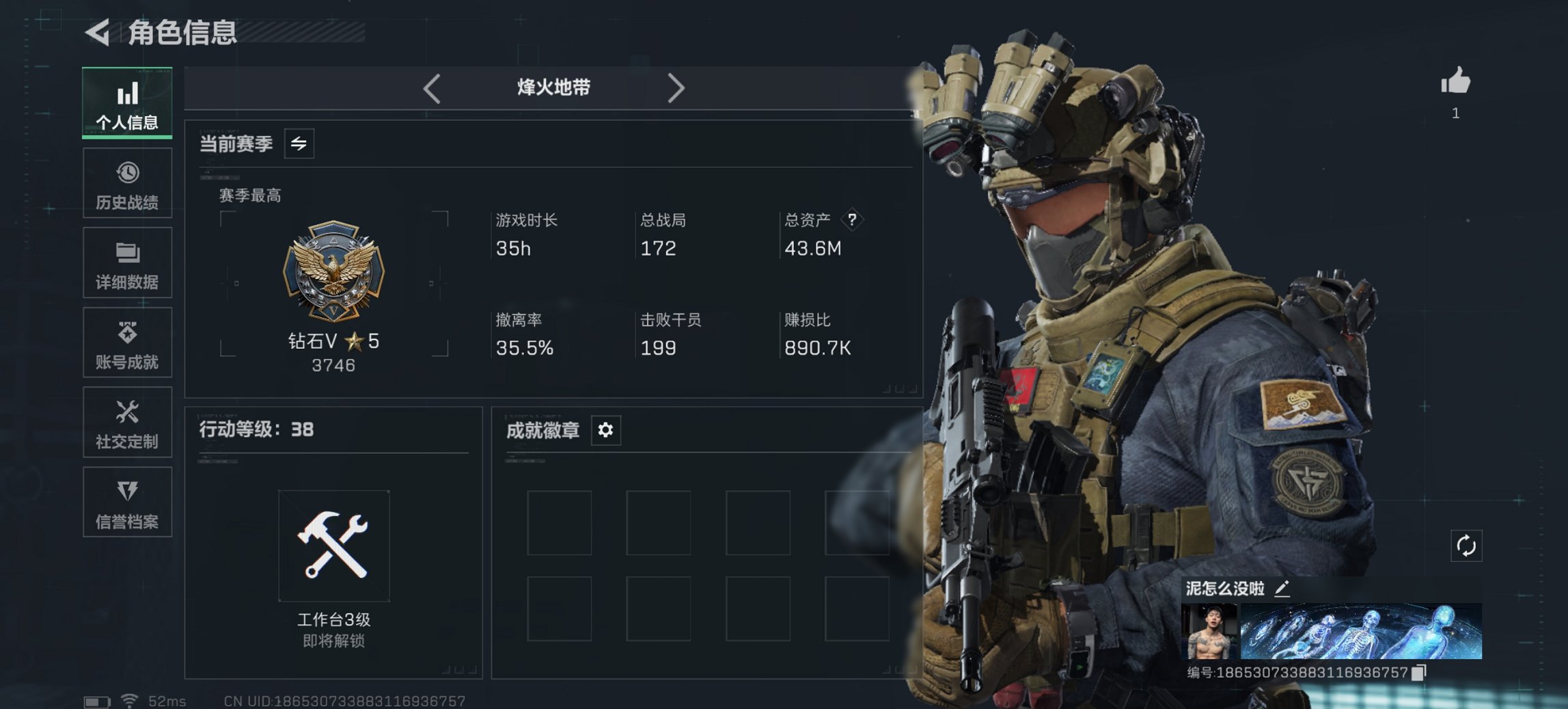This screenshot has width=1568, height=709.
Task: Switch to the next game mode with right arrow
Action: point(677,88)
